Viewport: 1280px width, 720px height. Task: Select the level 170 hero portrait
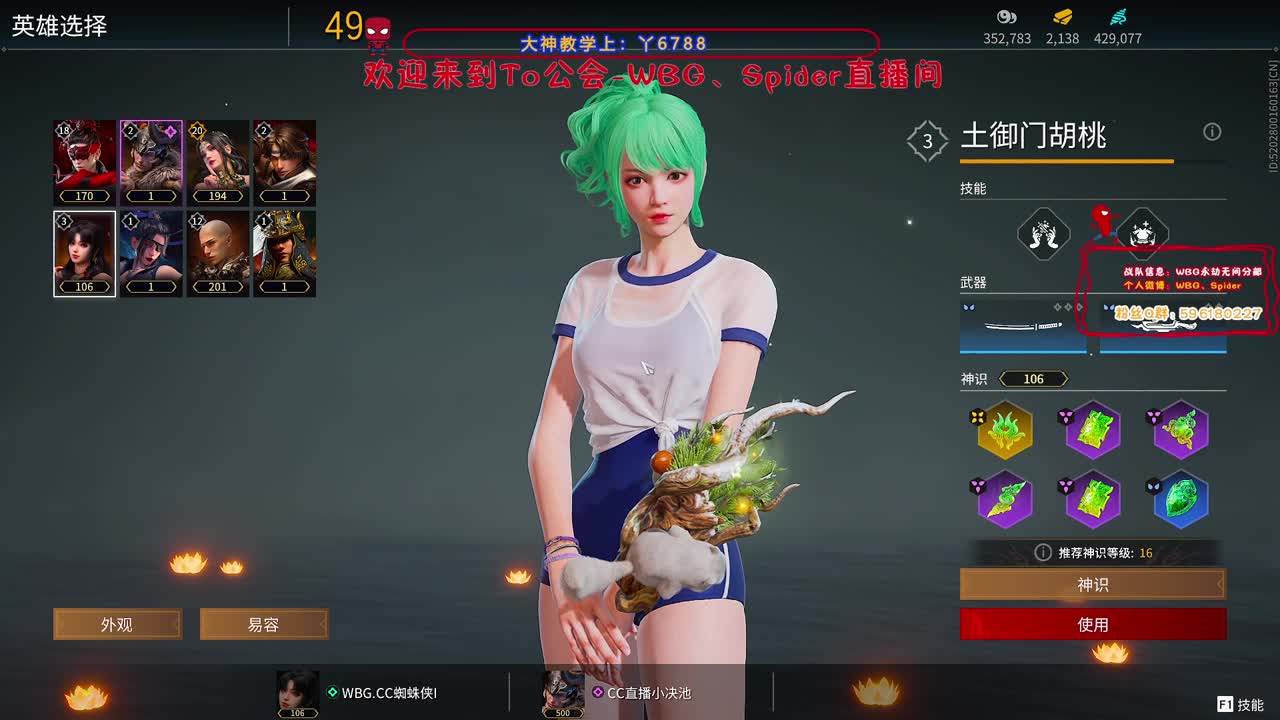(84, 160)
